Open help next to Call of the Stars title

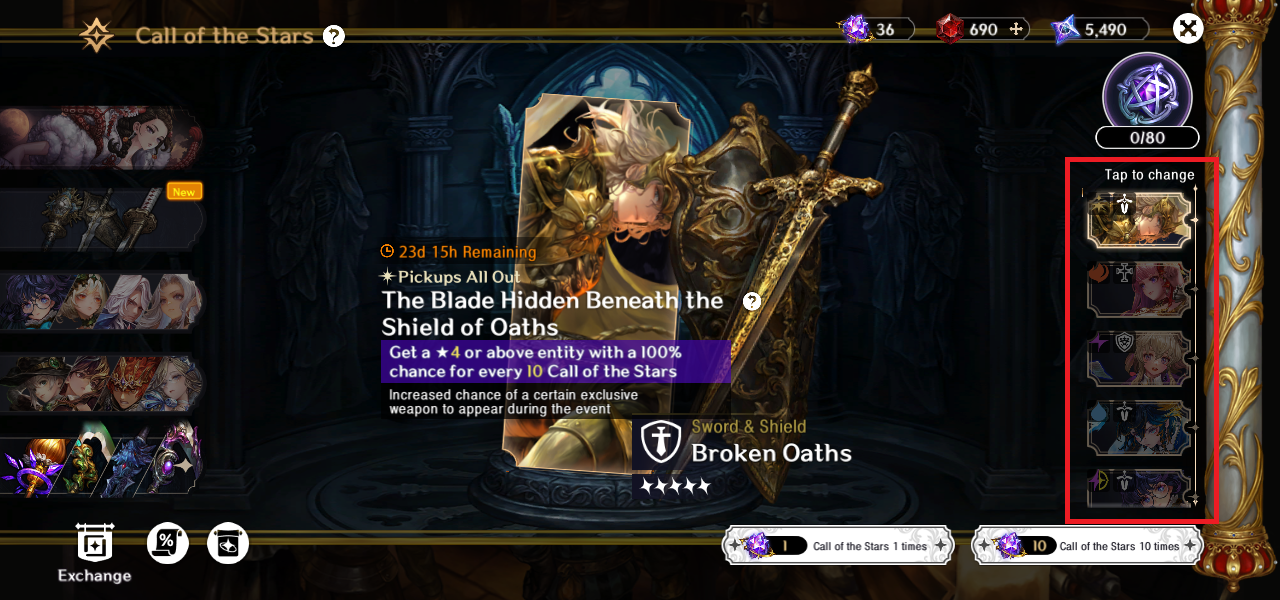click(334, 37)
